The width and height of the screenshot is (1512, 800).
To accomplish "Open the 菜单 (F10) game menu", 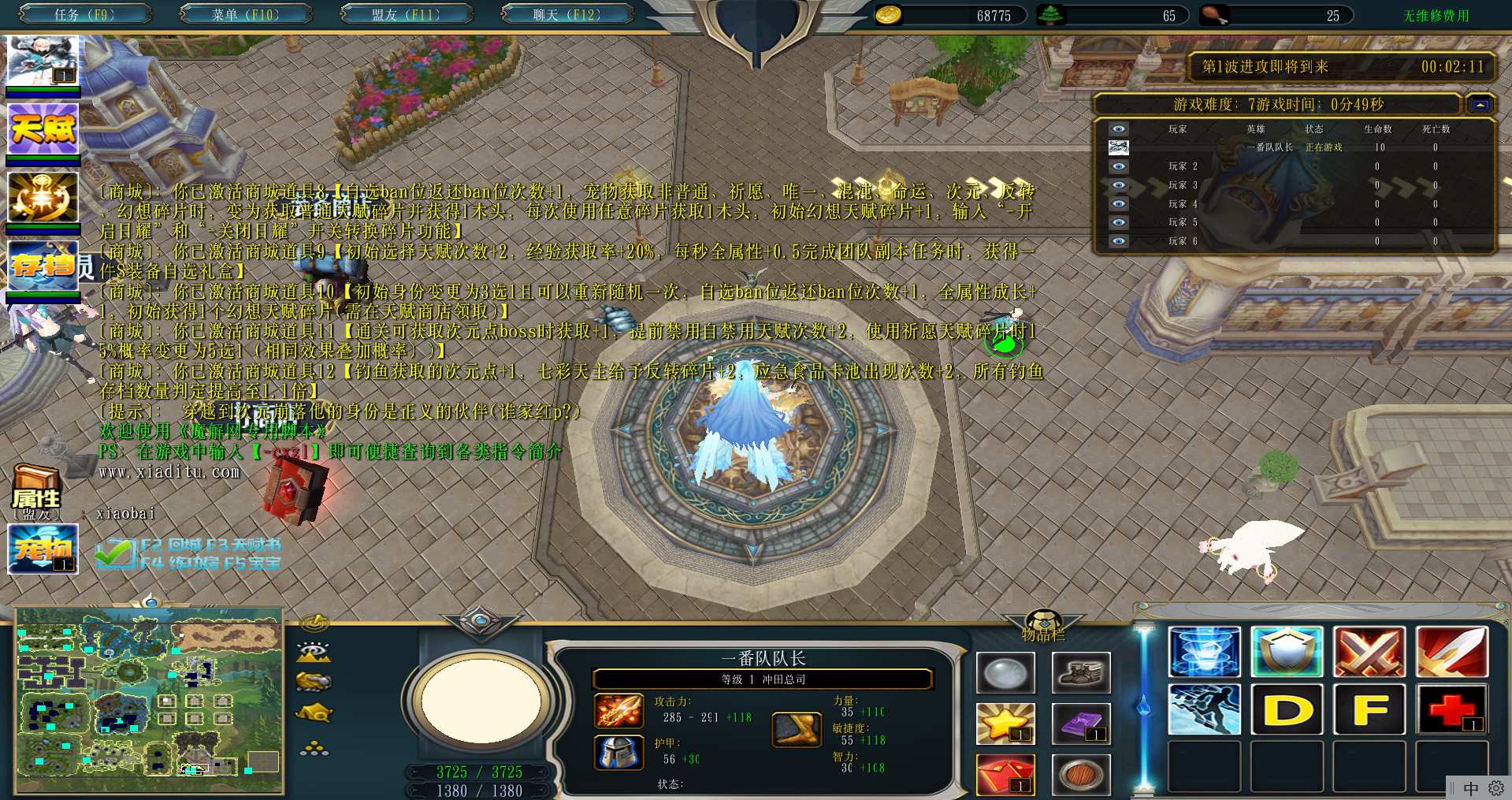I will pos(245,14).
